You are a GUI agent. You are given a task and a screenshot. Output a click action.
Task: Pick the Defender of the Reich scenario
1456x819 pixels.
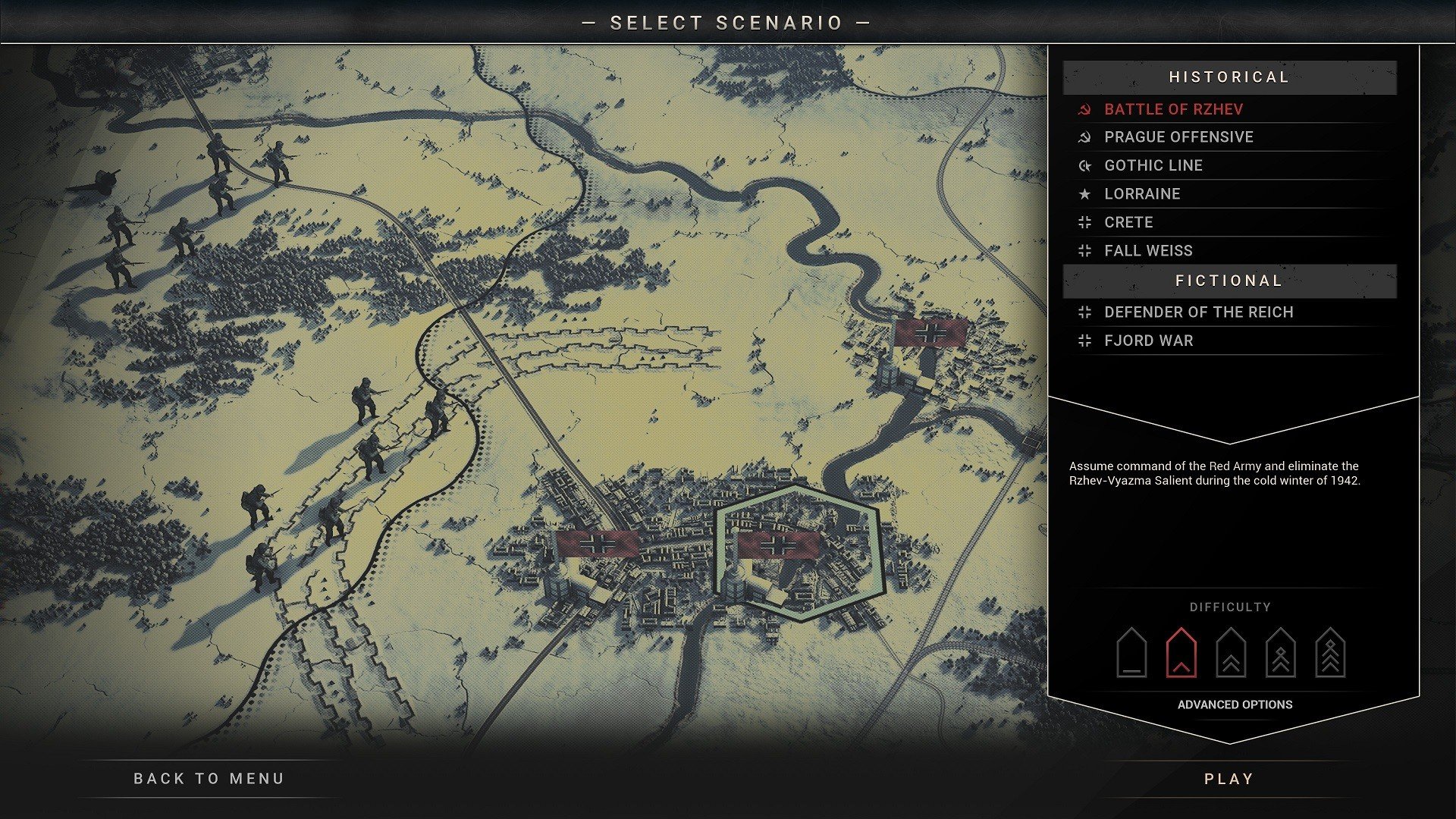coord(1198,312)
